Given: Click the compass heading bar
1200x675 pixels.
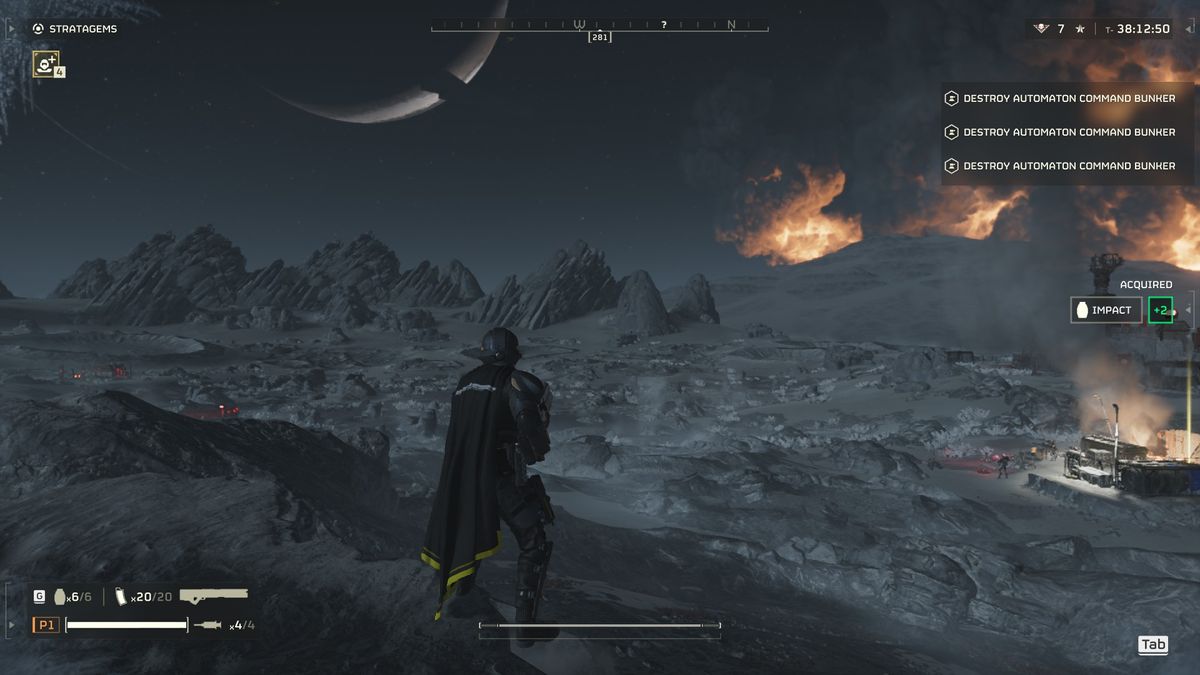Looking at the screenshot, I should [x=600, y=26].
